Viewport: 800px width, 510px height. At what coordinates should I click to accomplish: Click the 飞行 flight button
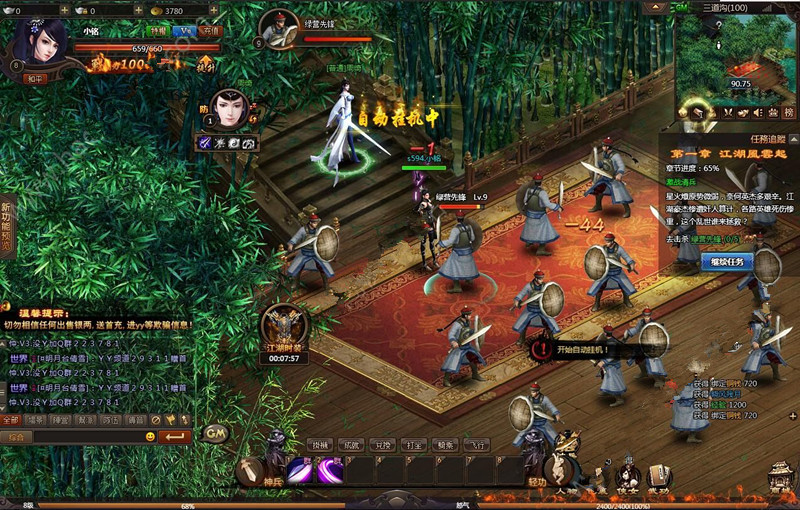(478, 445)
